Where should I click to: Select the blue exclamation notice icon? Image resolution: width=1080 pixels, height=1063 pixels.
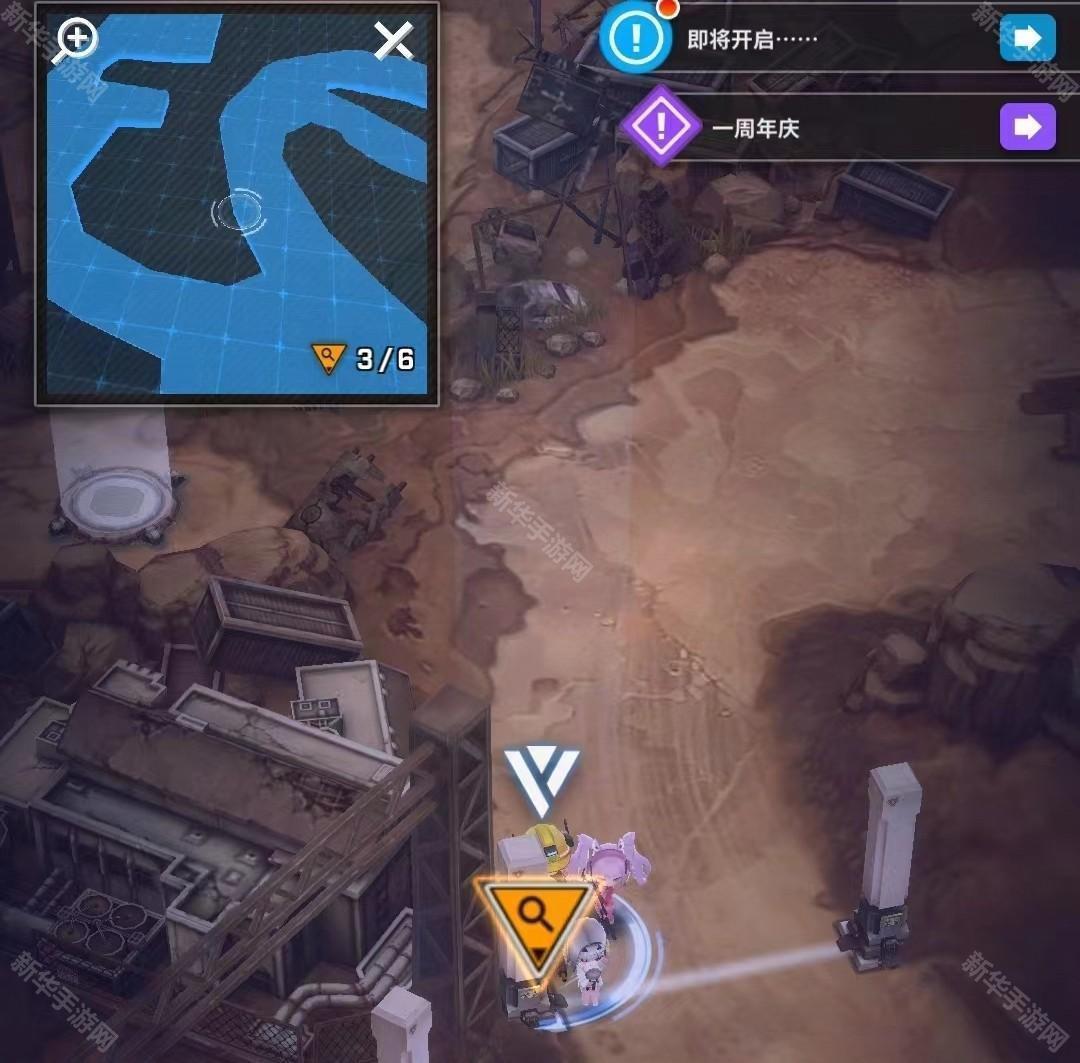pos(634,39)
